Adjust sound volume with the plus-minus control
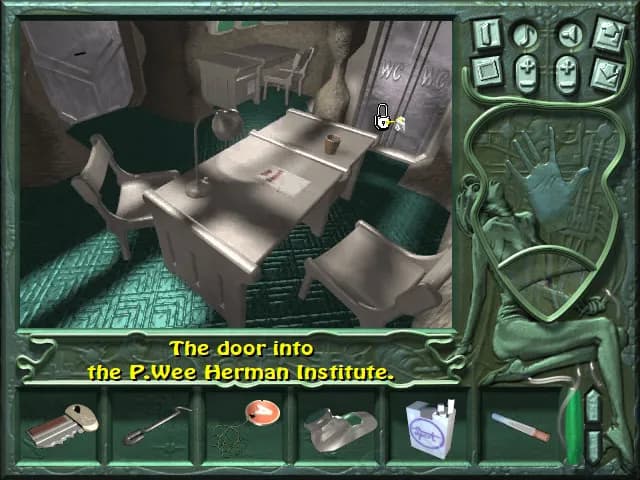 click(x=567, y=72)
